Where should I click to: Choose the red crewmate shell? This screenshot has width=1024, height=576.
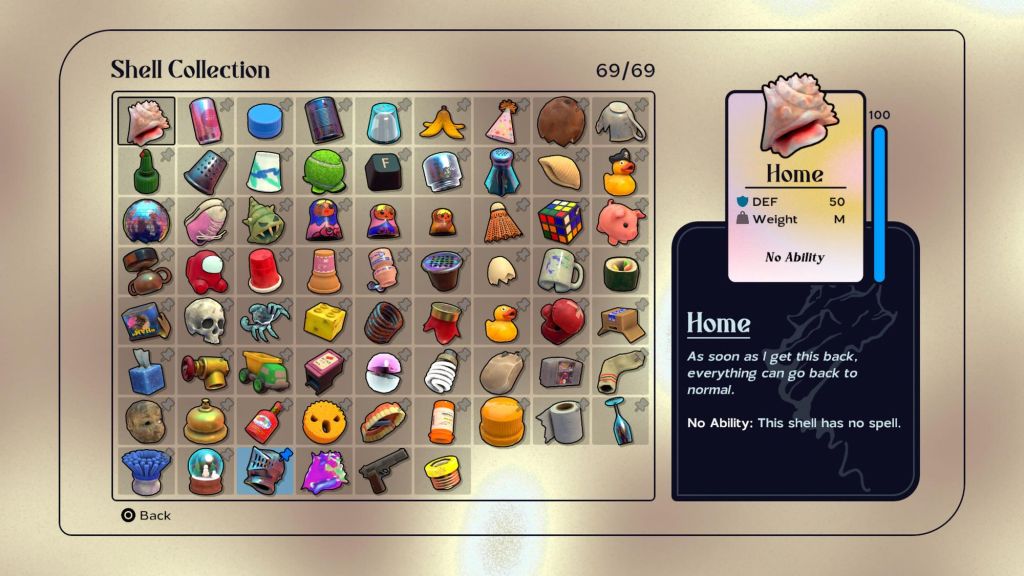coord(205,271)
